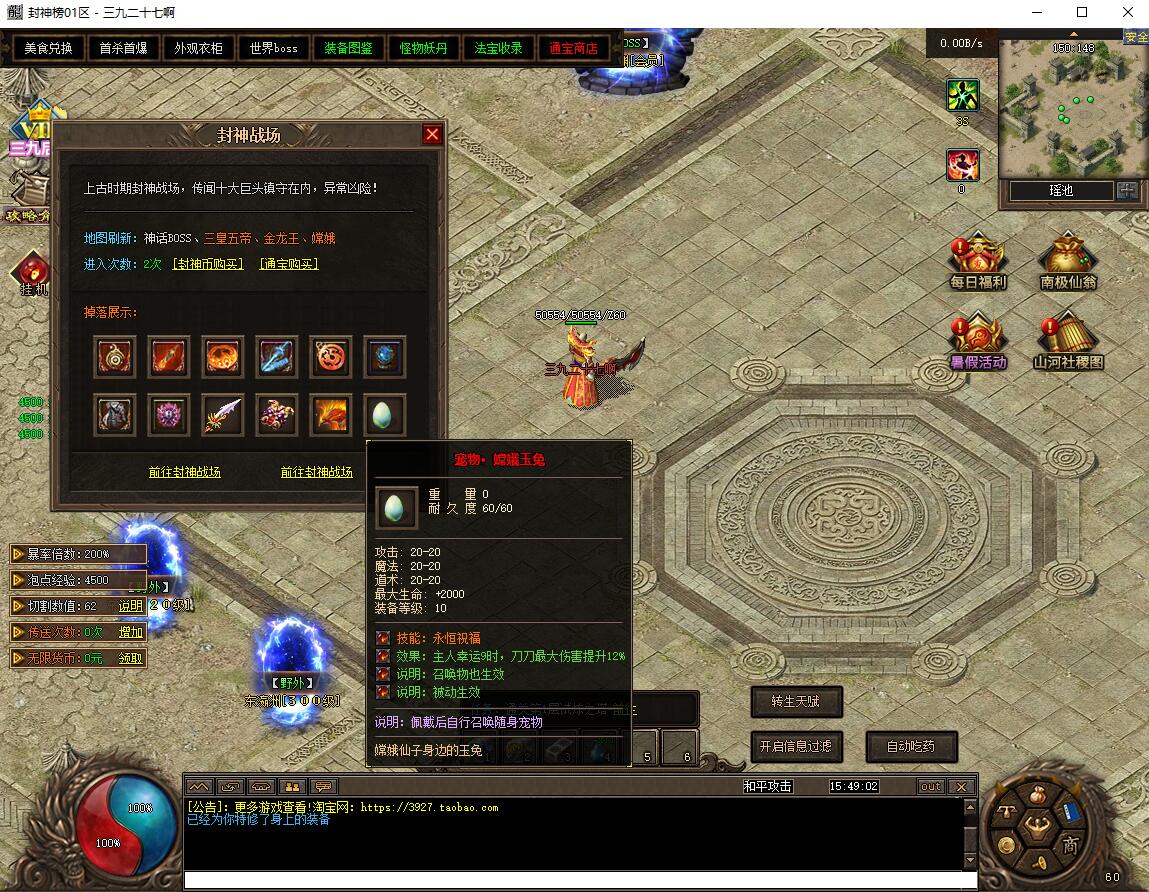Click the 通宝购买 link

pos(289,264)
